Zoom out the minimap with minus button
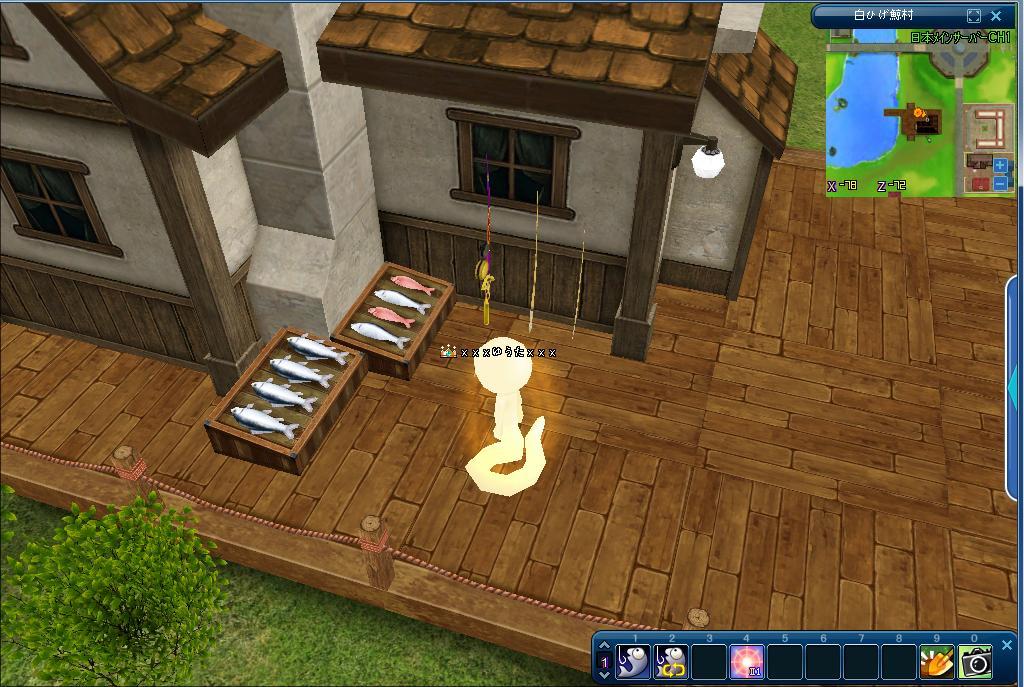This screenshot has width=1024, height=687. point(1001,183)
